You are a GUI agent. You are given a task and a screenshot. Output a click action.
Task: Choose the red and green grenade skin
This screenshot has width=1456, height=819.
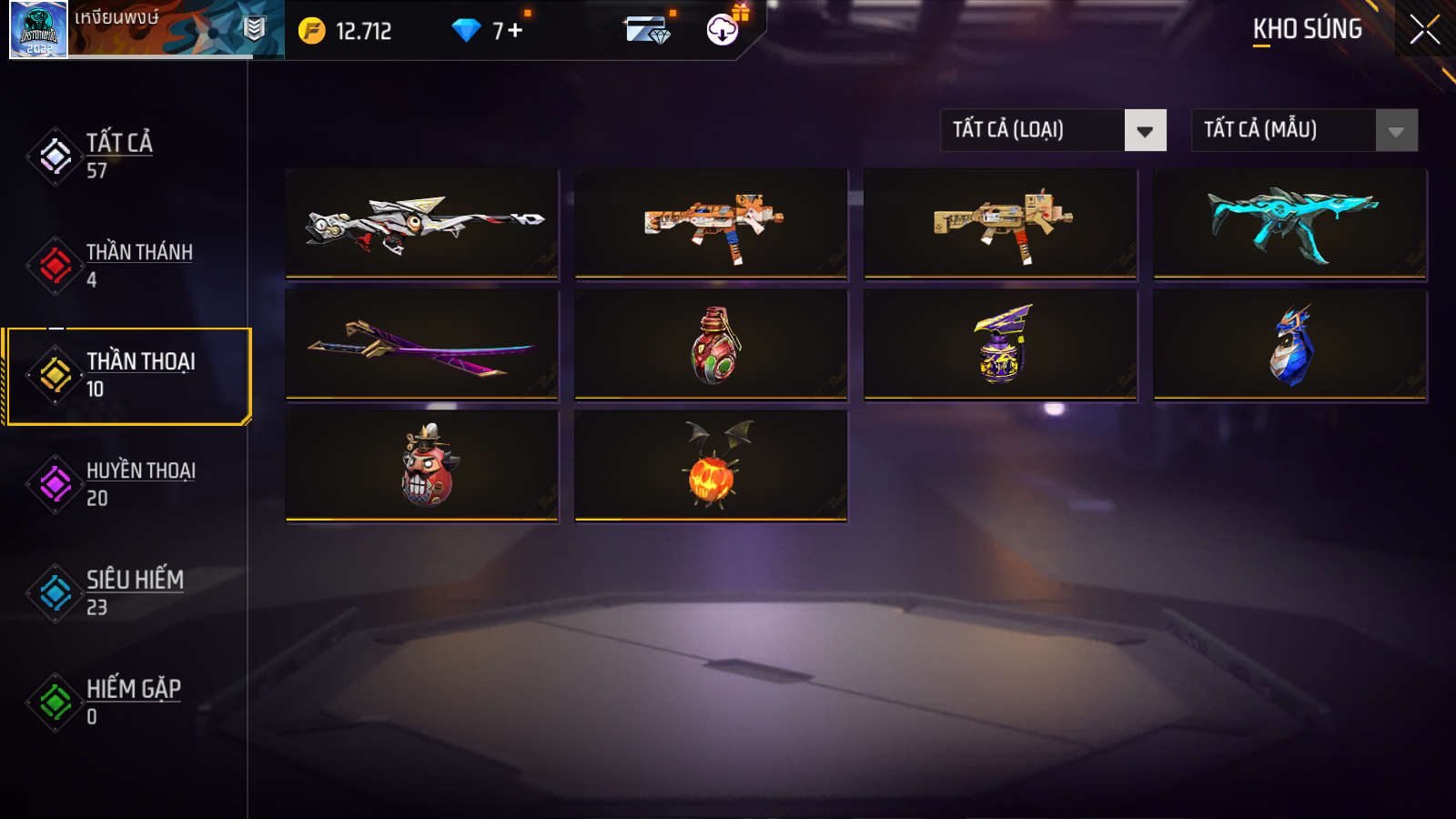click(712, 345)
